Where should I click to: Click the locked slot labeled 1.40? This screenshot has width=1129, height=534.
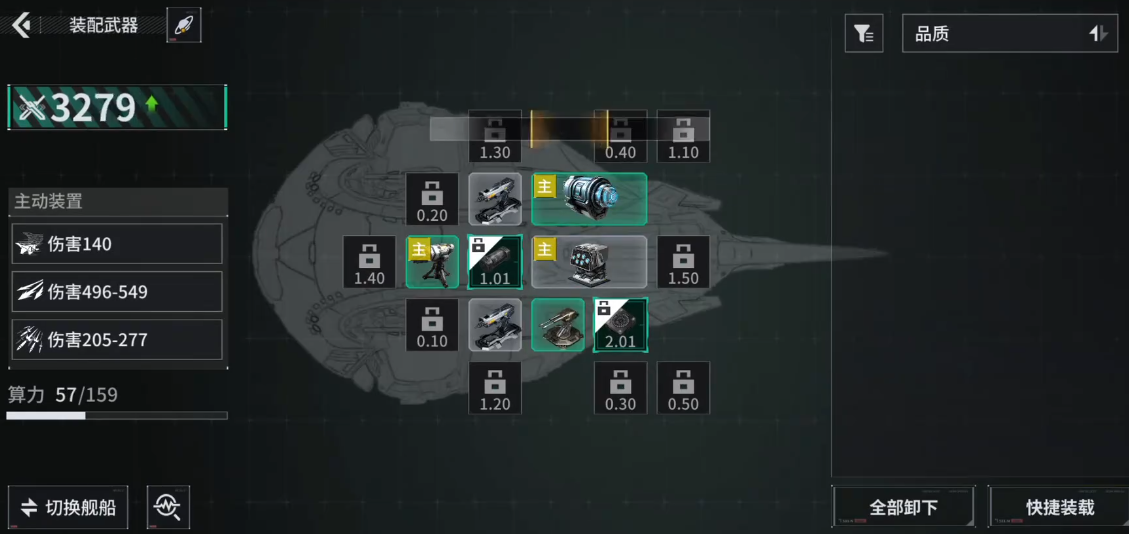[369, 262]
